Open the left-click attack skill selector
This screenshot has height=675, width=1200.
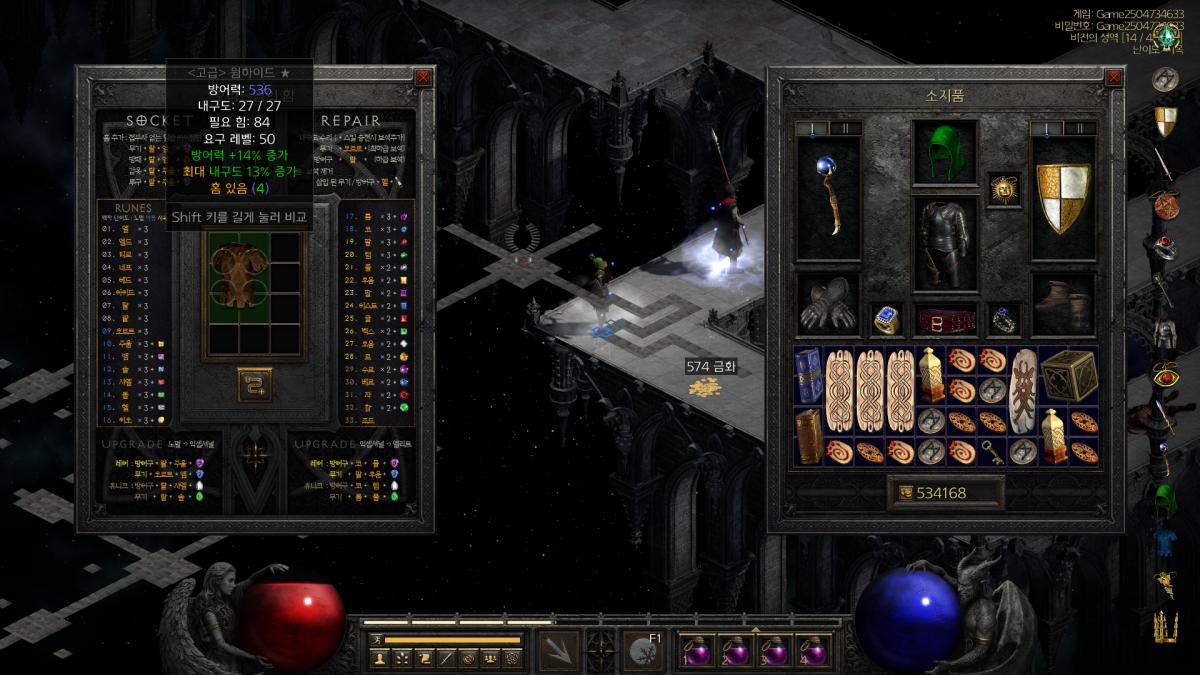click(557, 651)
